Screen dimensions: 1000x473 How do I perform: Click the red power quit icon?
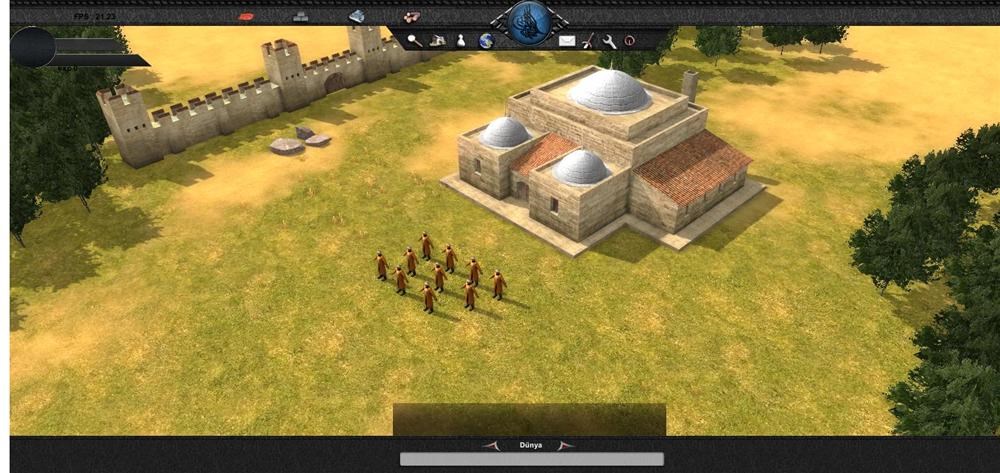click(630, 41)
